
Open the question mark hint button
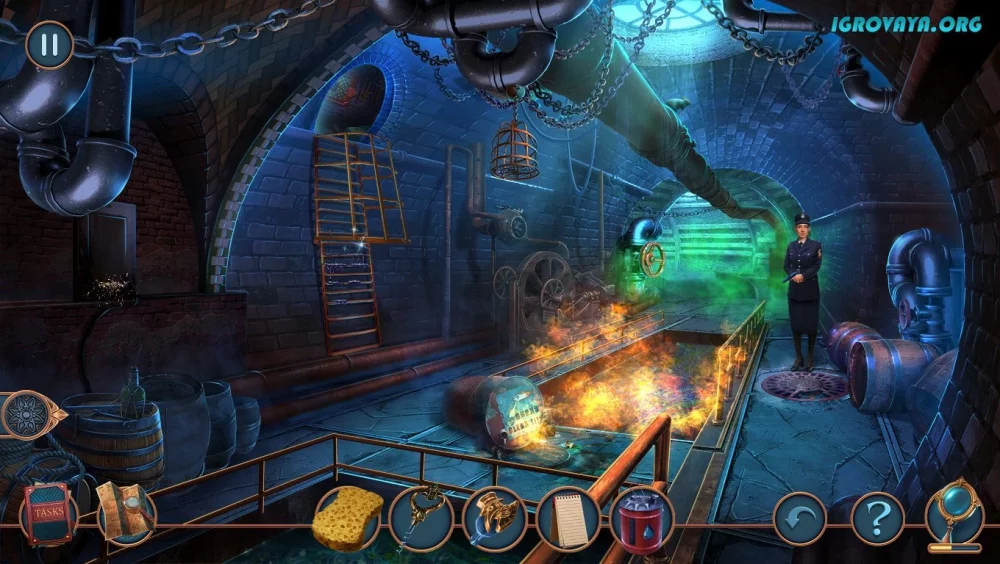coord(877,519)
